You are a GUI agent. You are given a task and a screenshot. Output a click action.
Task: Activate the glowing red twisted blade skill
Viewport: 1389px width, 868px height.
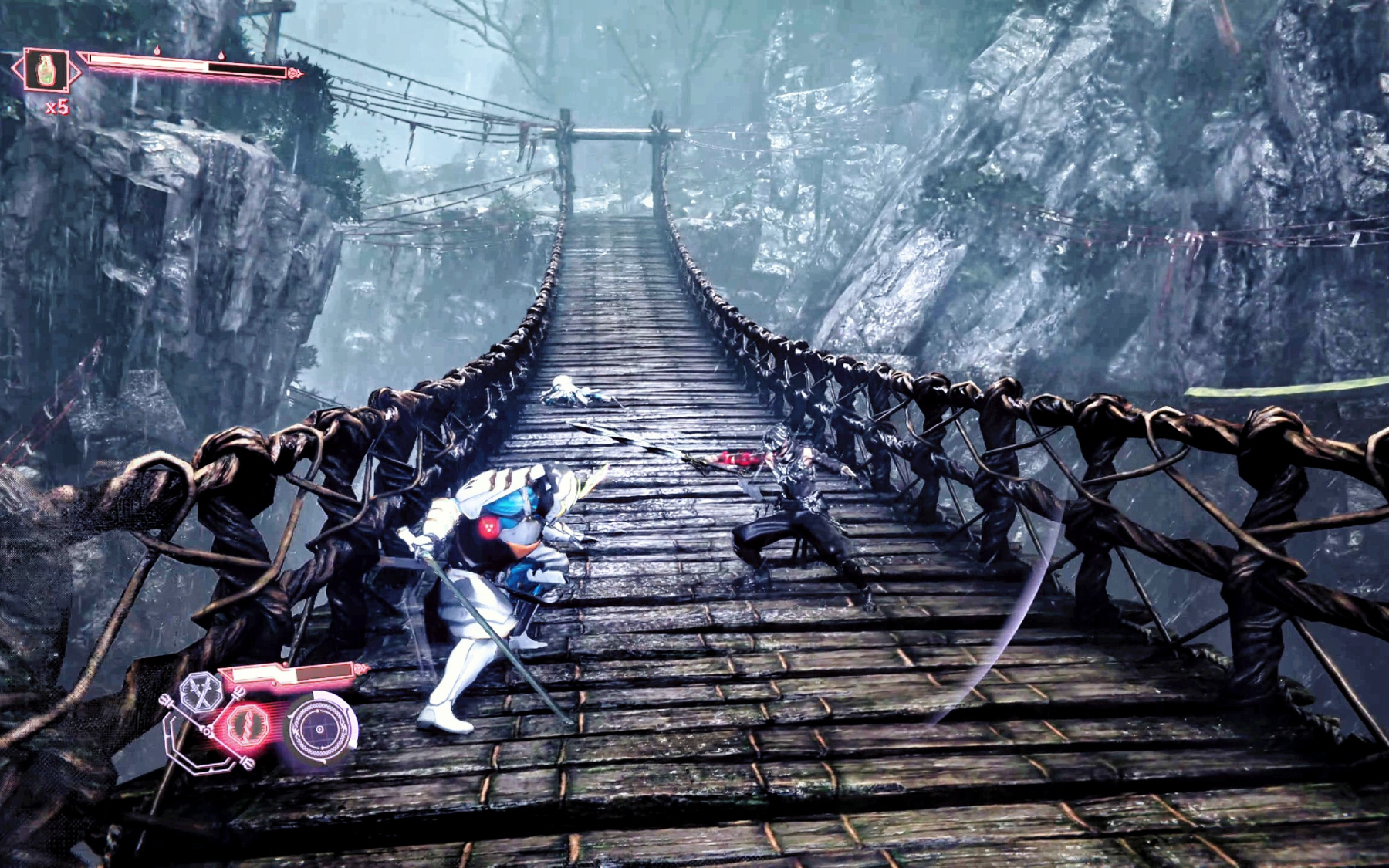248,725
